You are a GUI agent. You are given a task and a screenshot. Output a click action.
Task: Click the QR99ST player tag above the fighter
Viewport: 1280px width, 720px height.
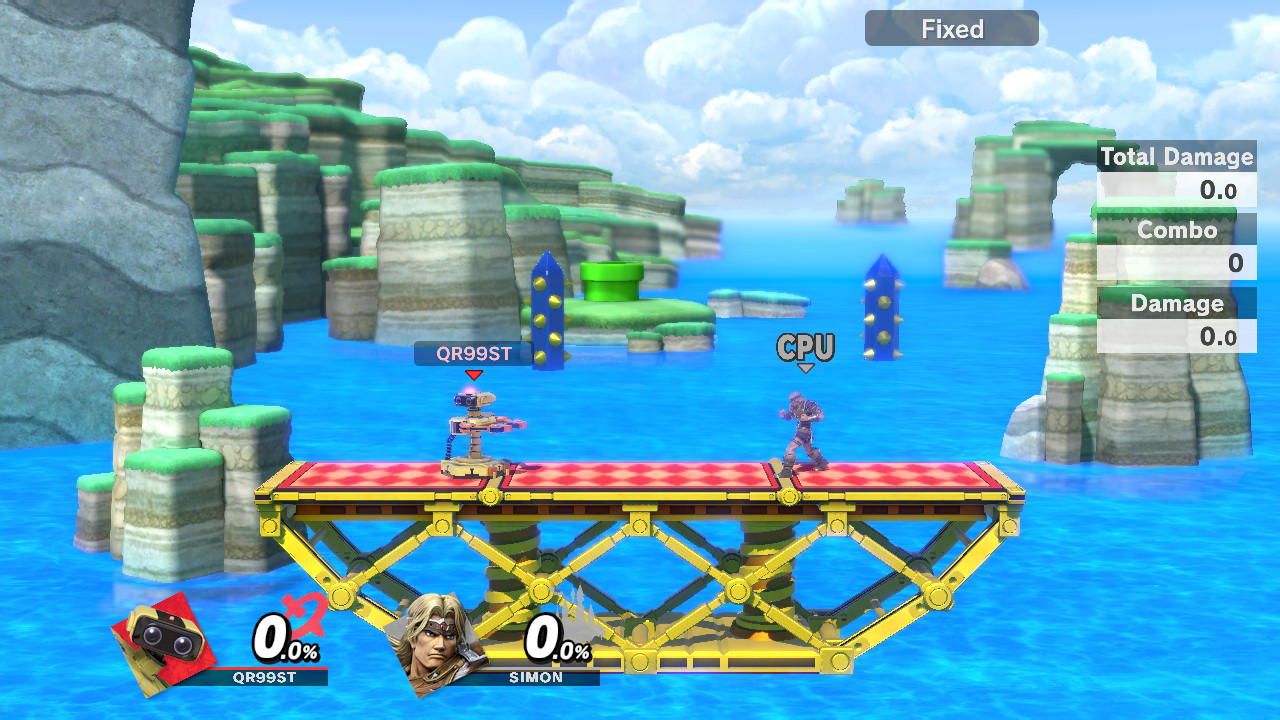click(x=474, y=353)
